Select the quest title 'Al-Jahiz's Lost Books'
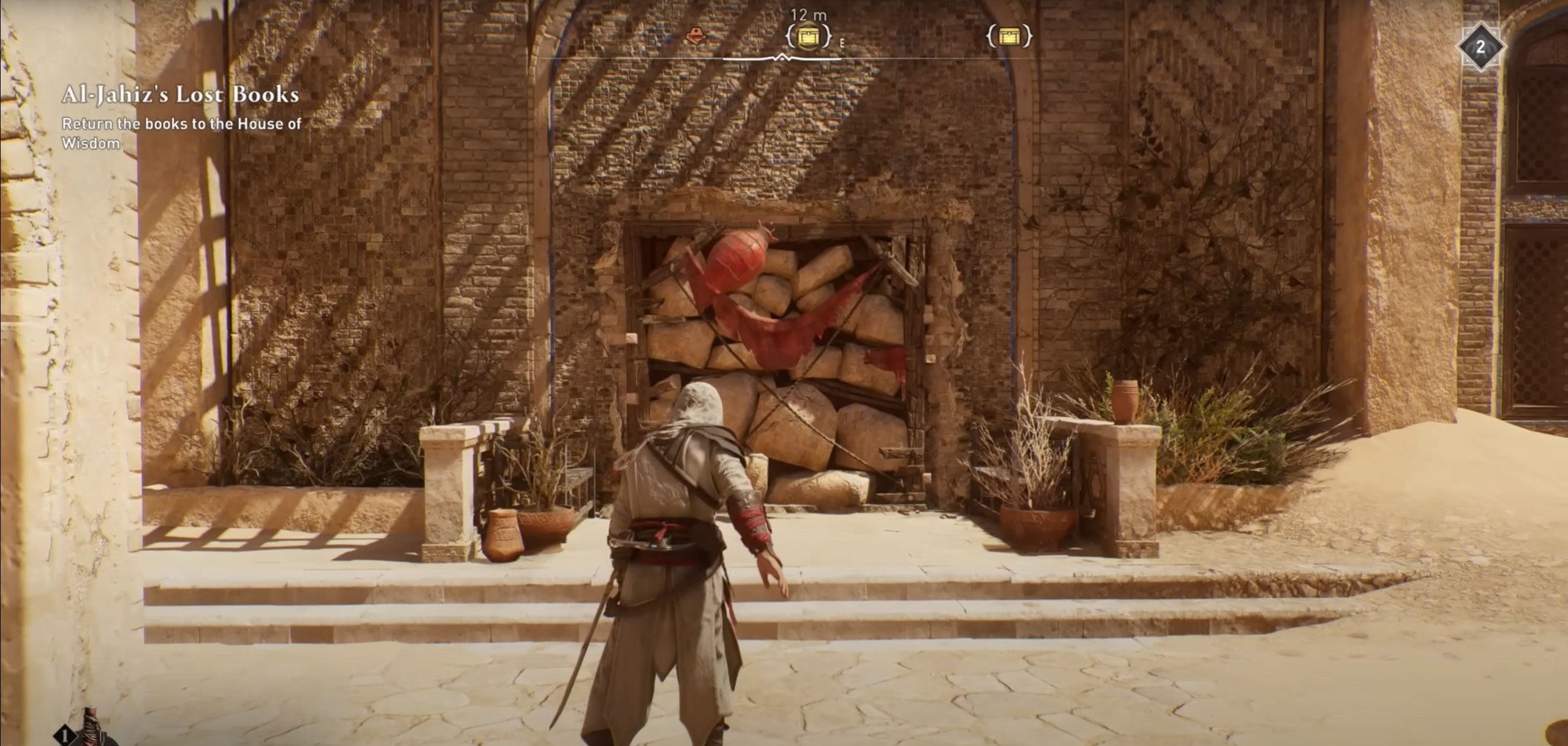Screen dimensions: 1568x746 tap(179, 95)
